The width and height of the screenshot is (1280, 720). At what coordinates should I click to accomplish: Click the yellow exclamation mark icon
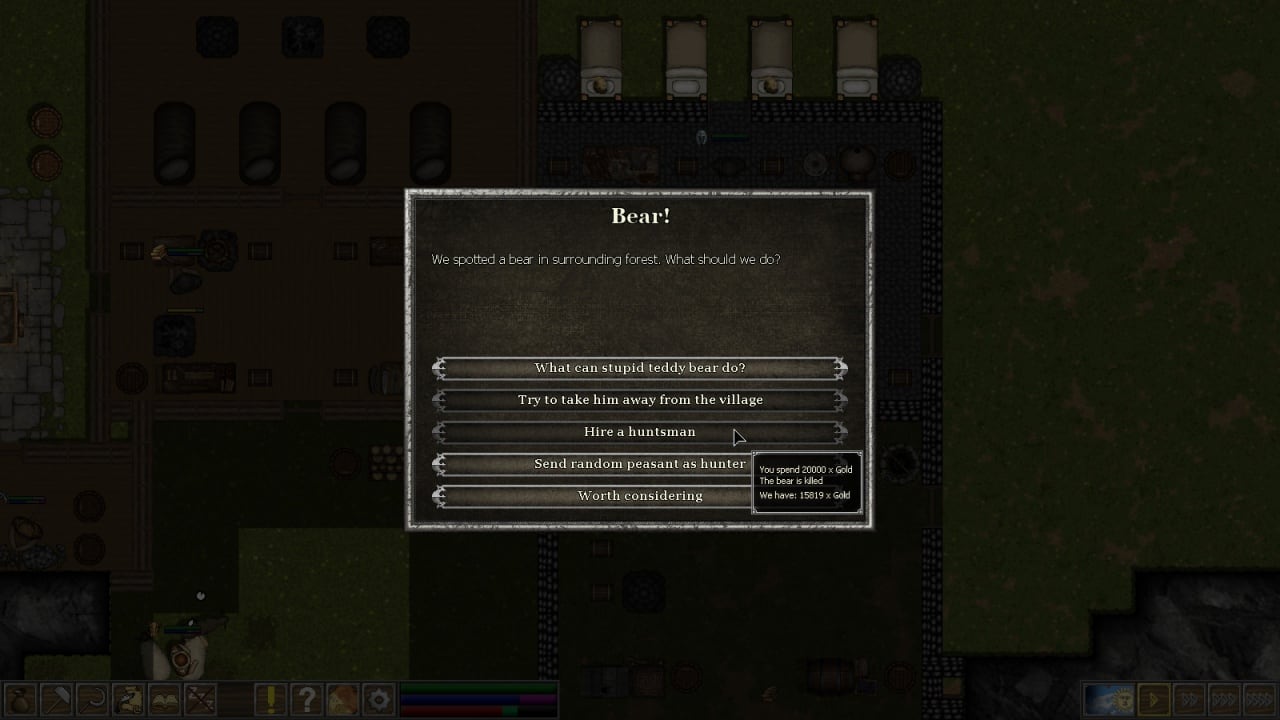click(271, 699)
